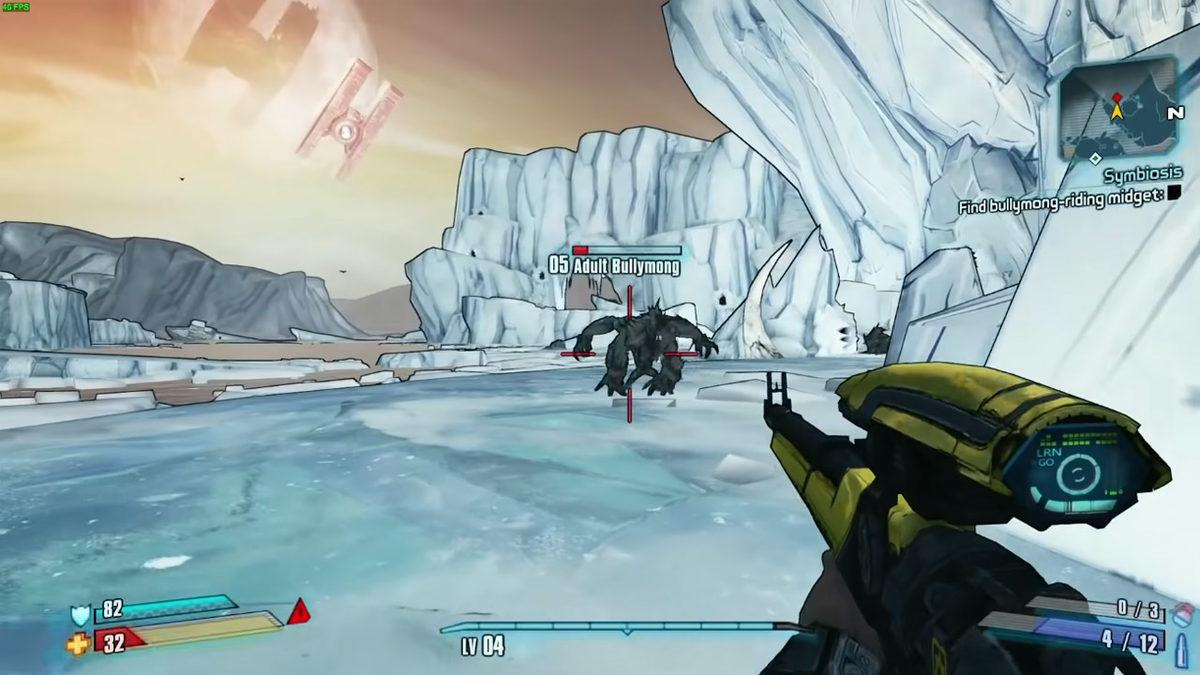This screenshot has width=1200, height=675.
Task: Click the bullet ammo icon by 4/12
Action: pos(1183,642)
